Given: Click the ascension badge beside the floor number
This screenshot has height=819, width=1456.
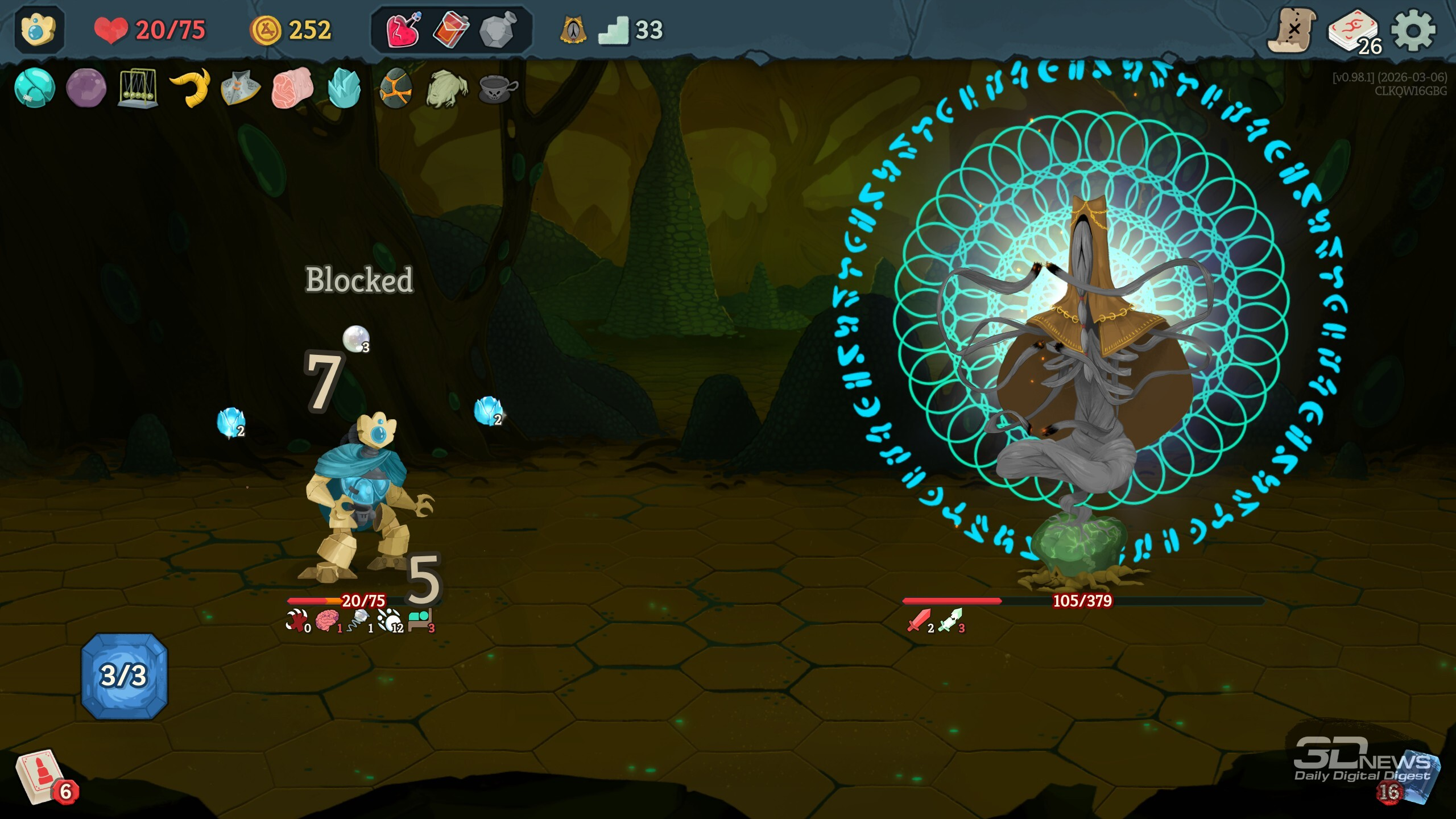Looking at the screenshot, I should click(573, 30).
